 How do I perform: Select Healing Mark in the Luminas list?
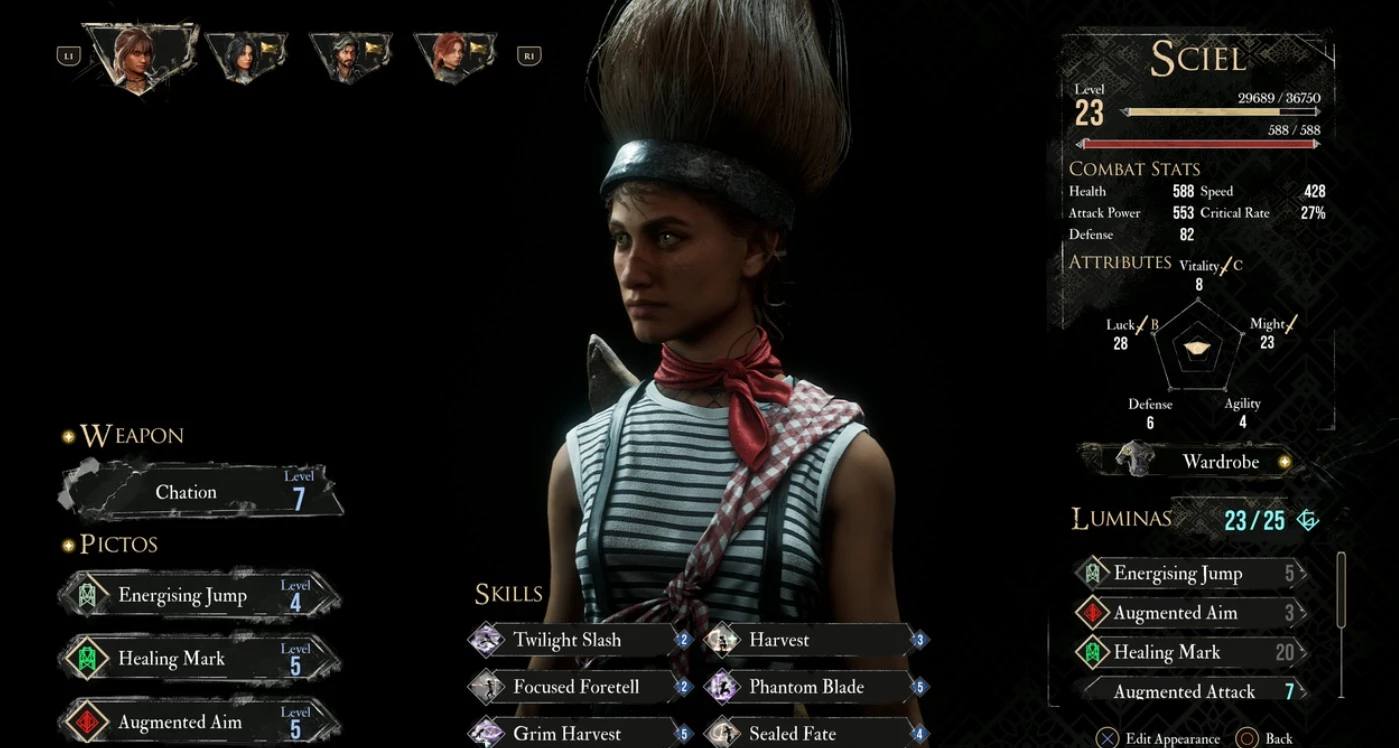pyautogui.click(x=1190, y=652)
